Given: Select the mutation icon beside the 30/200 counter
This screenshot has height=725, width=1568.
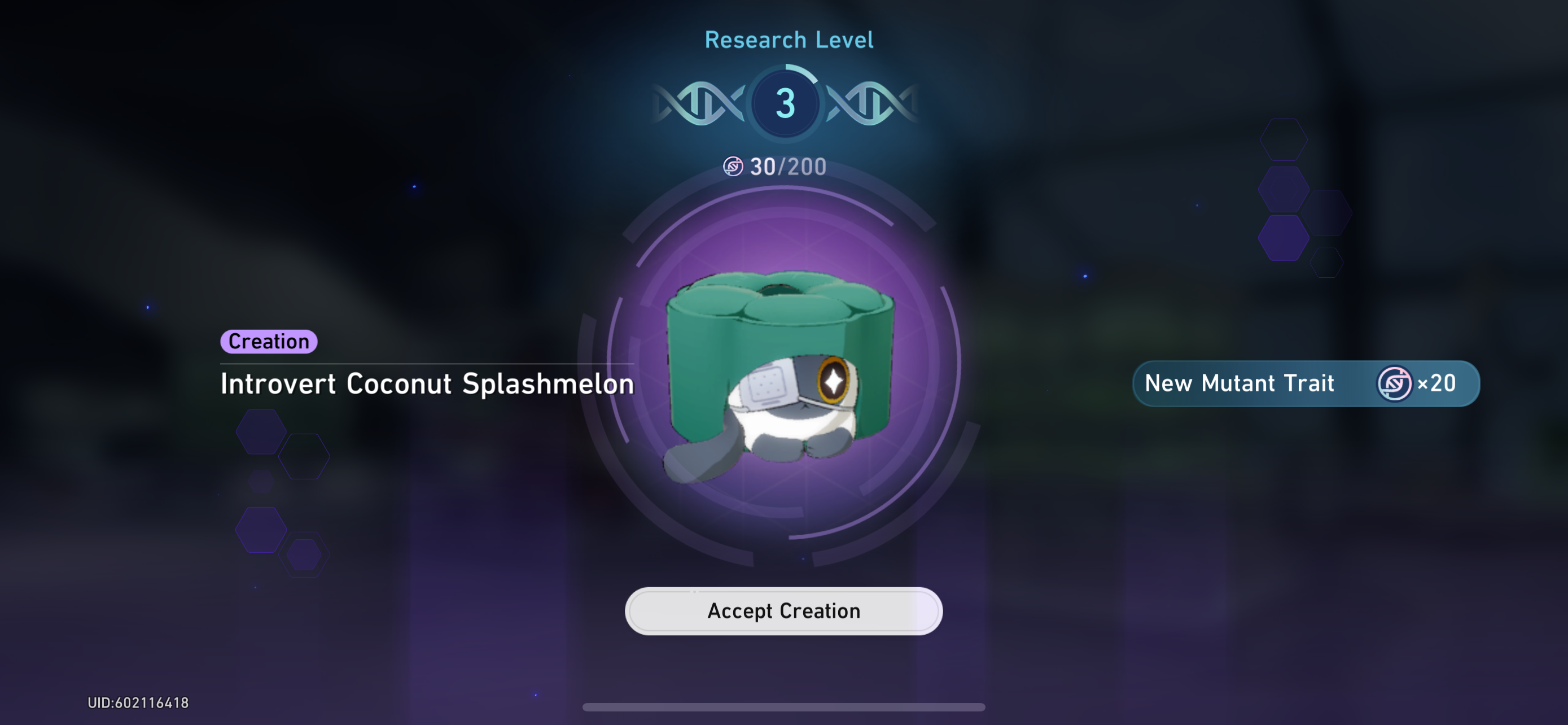Looking at the screenshot, I should (x=733, y=165).
